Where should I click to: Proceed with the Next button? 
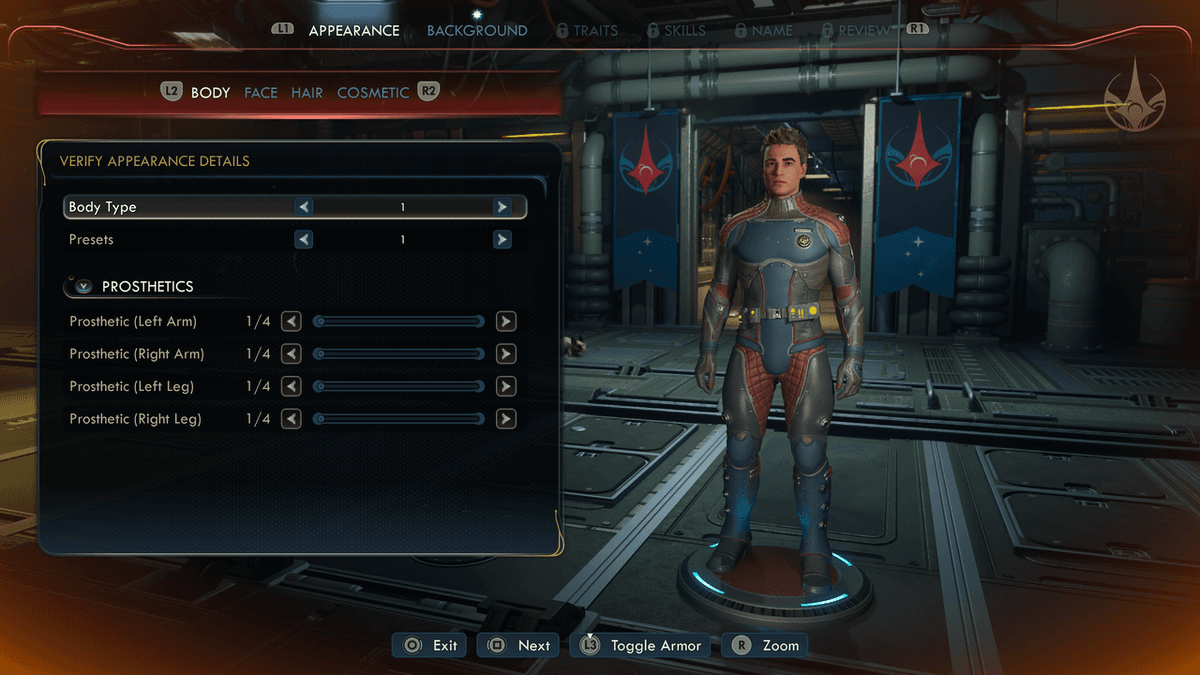(519, 645)
